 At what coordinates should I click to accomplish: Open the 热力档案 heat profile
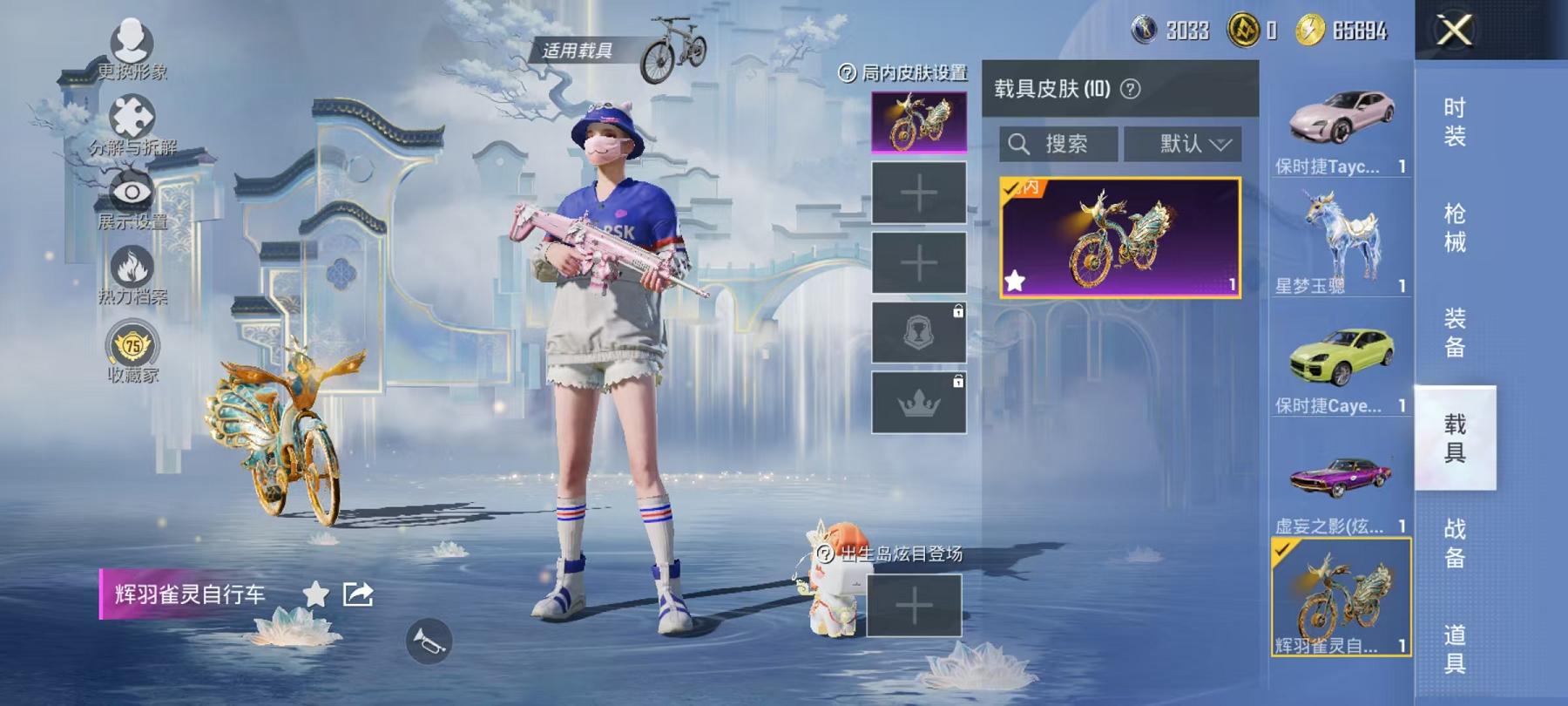(x=129, y=264)
